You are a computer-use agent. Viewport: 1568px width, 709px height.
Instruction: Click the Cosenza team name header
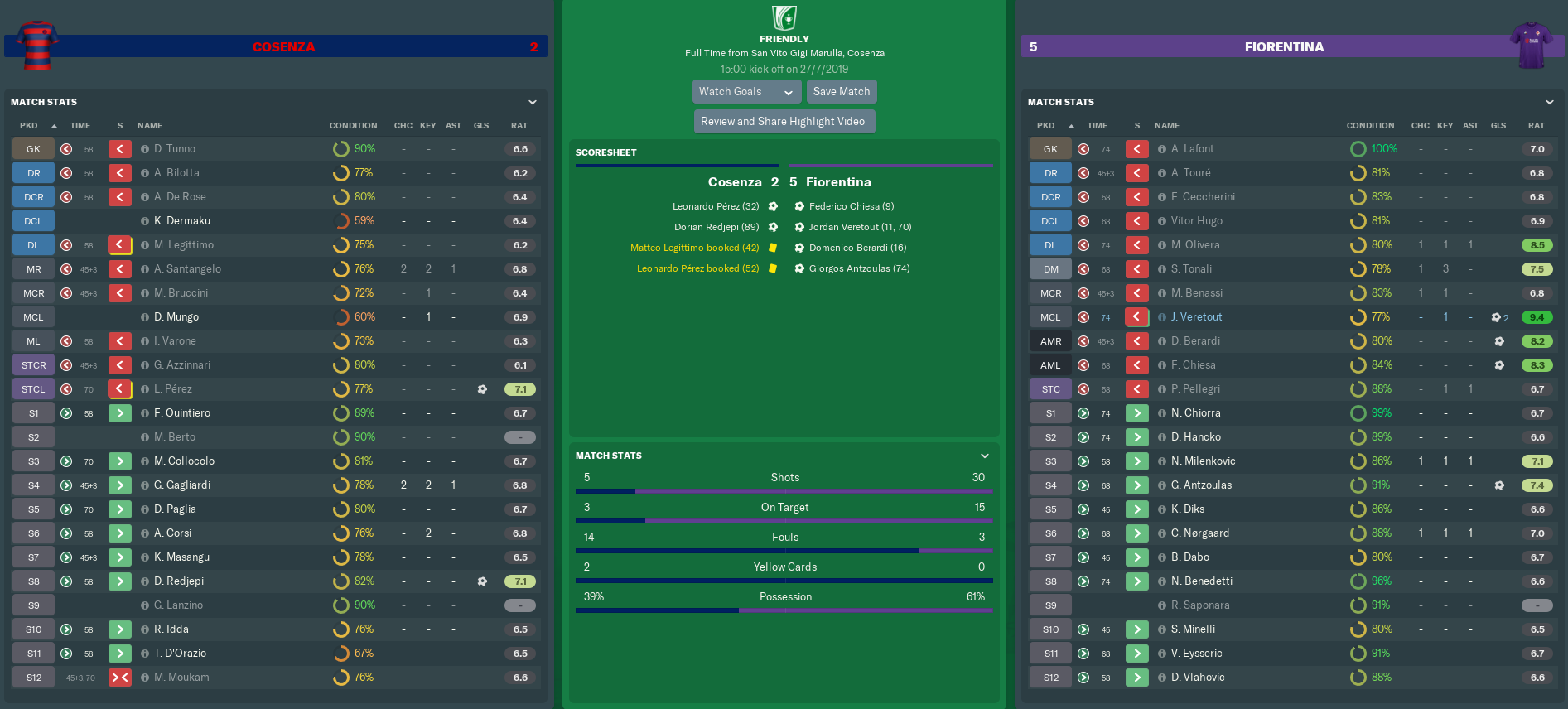(283, 47)
